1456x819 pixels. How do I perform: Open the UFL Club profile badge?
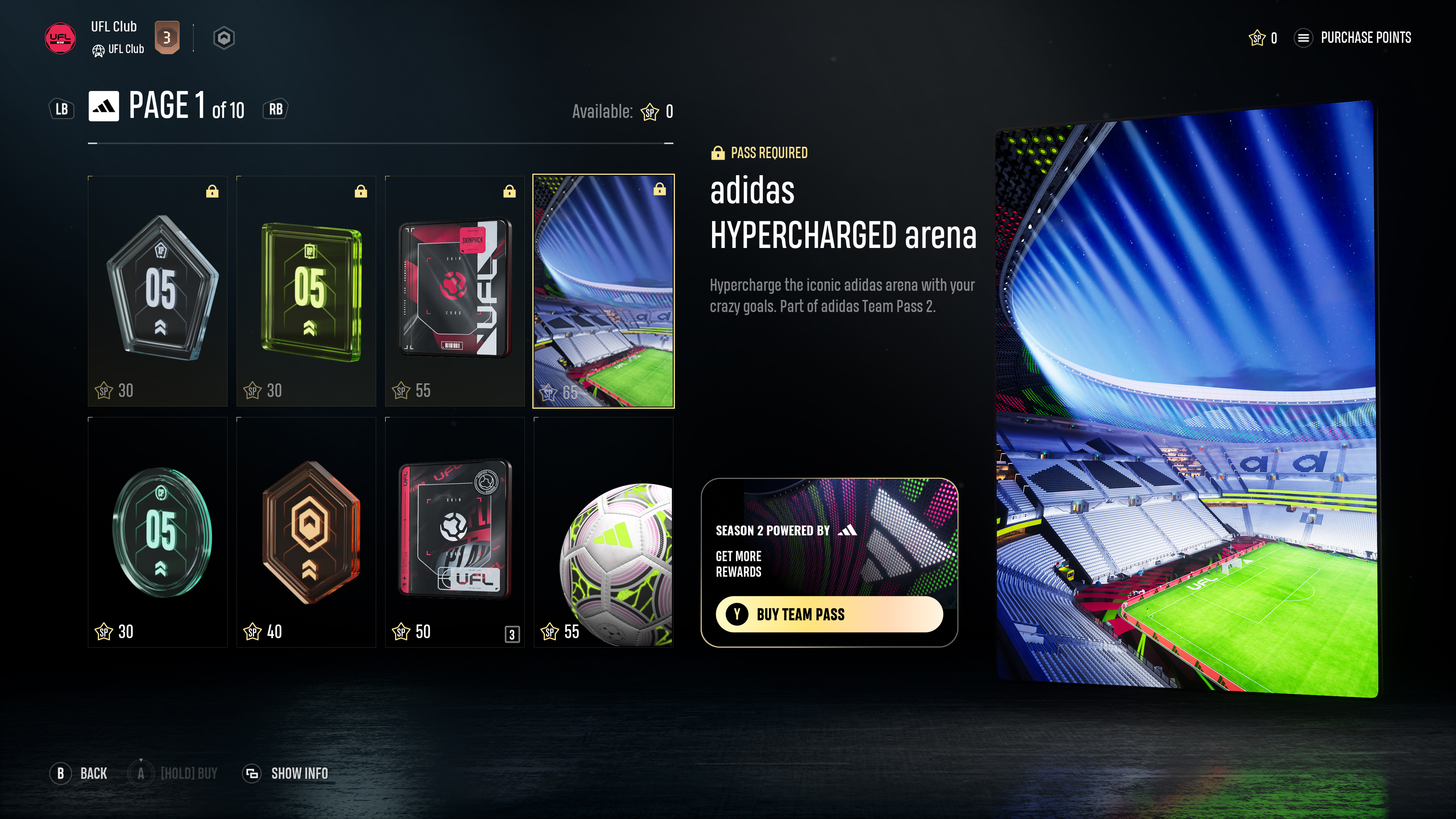point(61,38)
